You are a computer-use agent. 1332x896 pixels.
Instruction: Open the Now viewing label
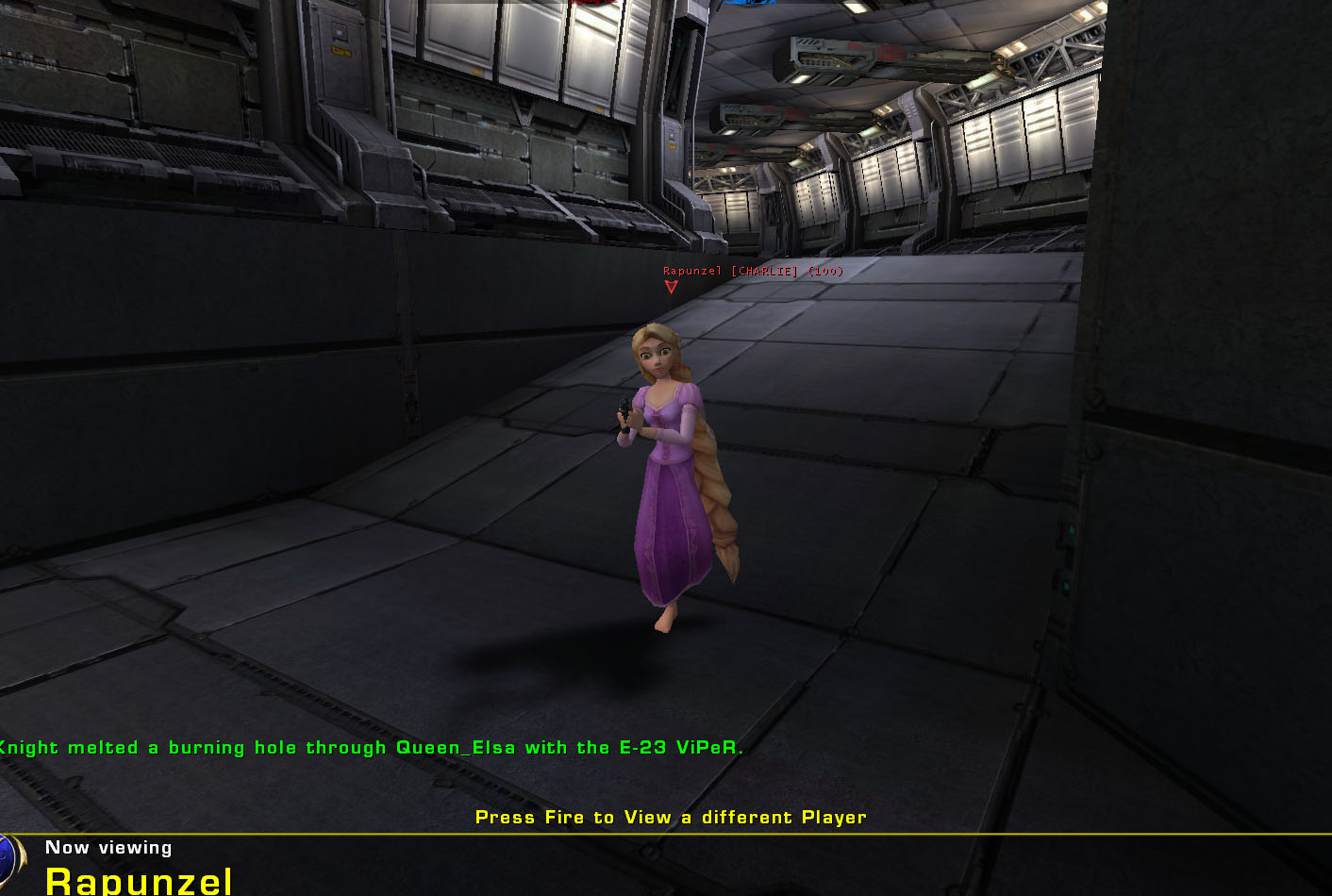pos(108,847)
